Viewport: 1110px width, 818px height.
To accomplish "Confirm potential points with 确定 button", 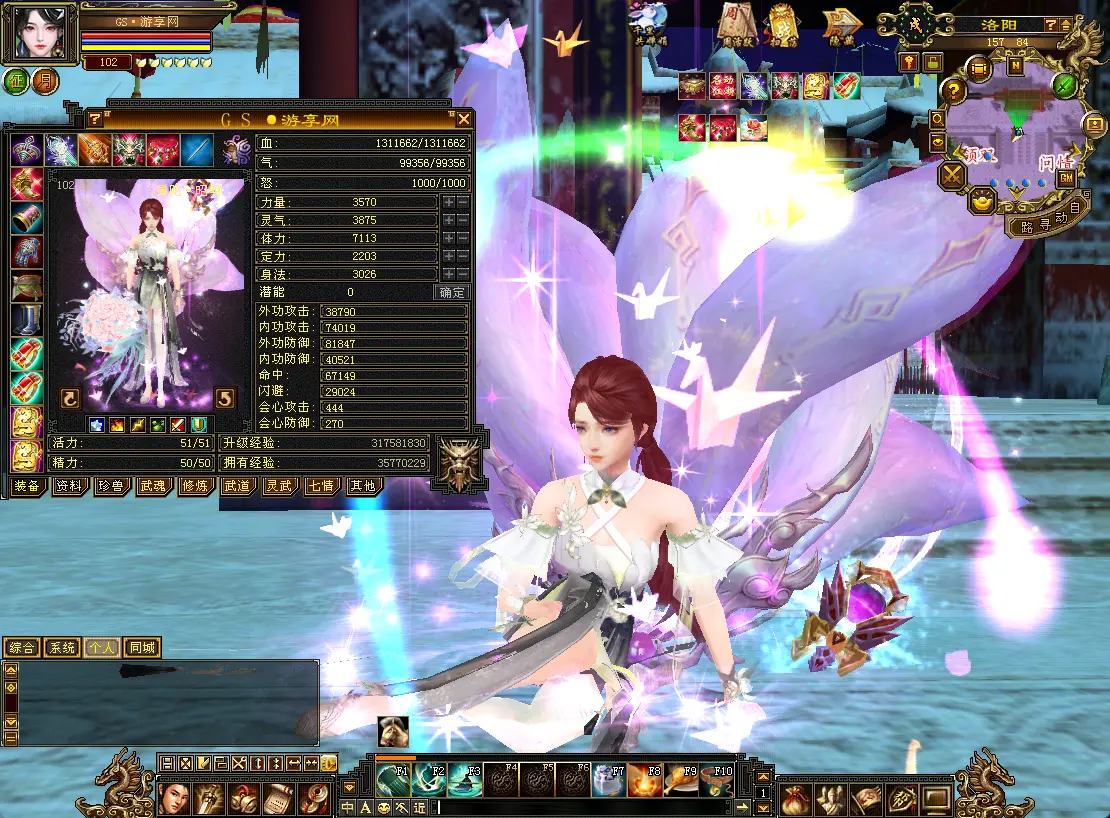I will 452,292.
